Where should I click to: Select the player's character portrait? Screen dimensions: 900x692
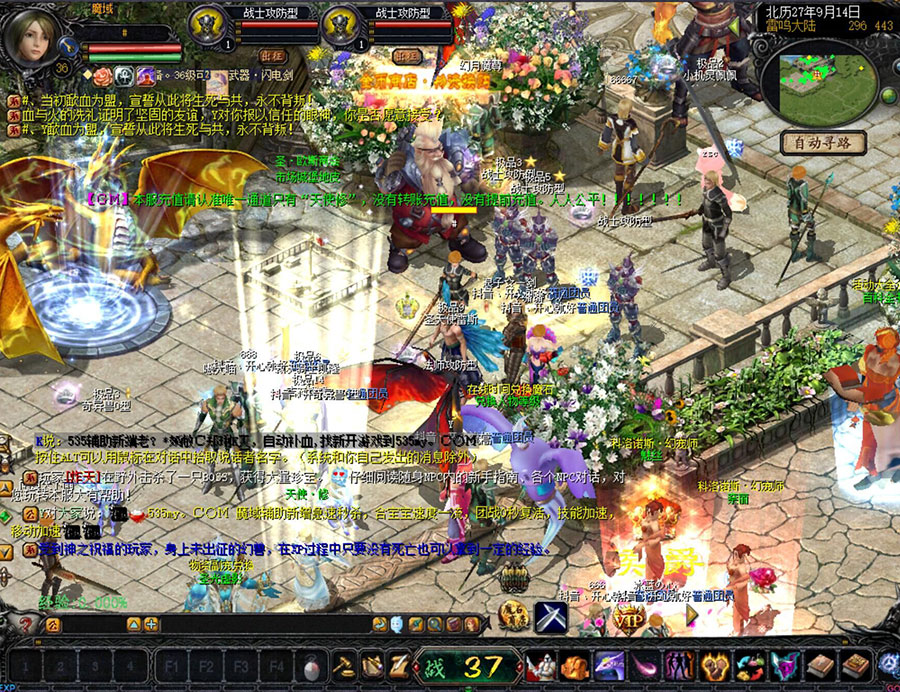(x=31, y=38)
